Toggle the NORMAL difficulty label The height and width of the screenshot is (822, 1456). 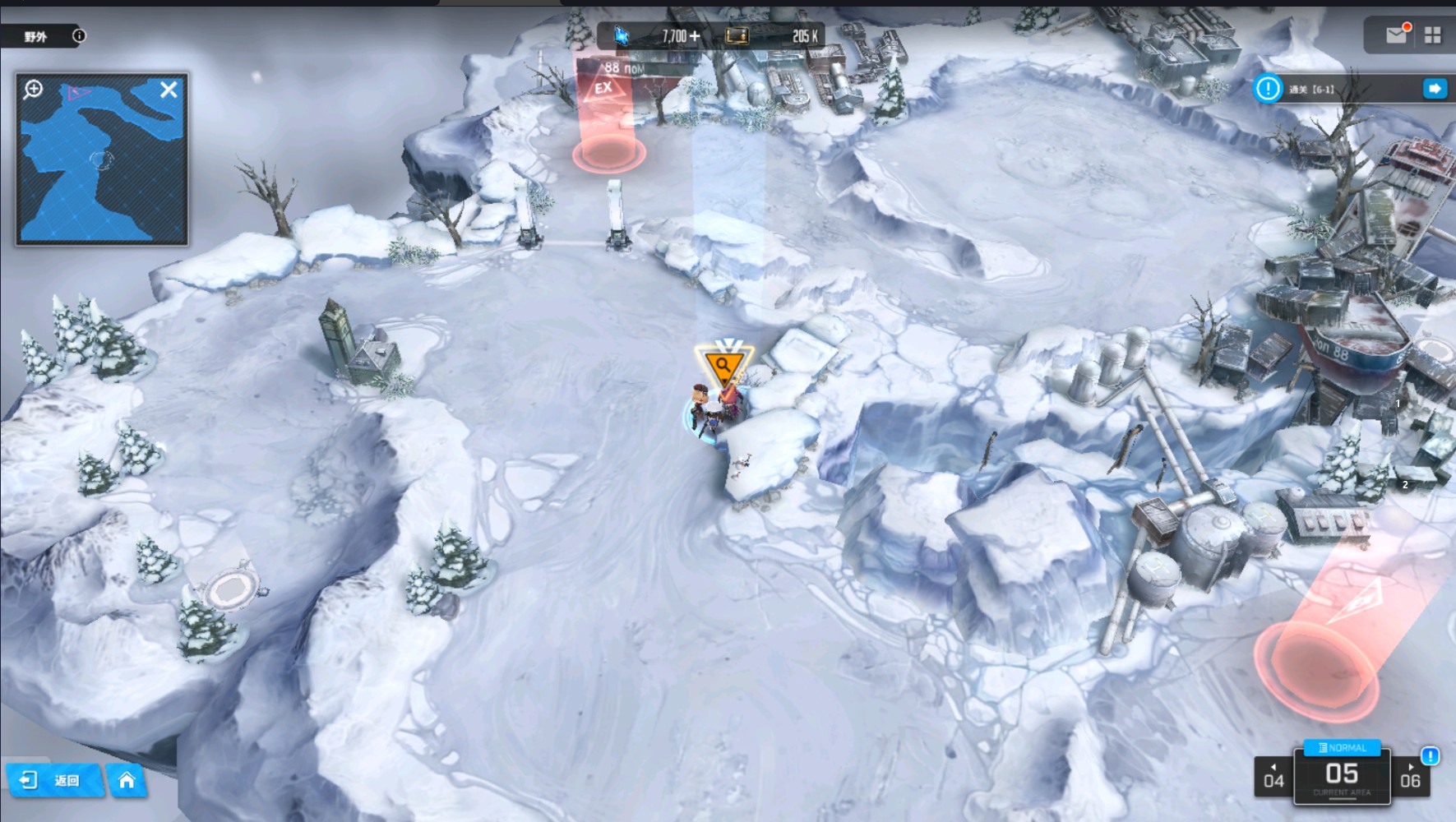tap(1342, 747)
